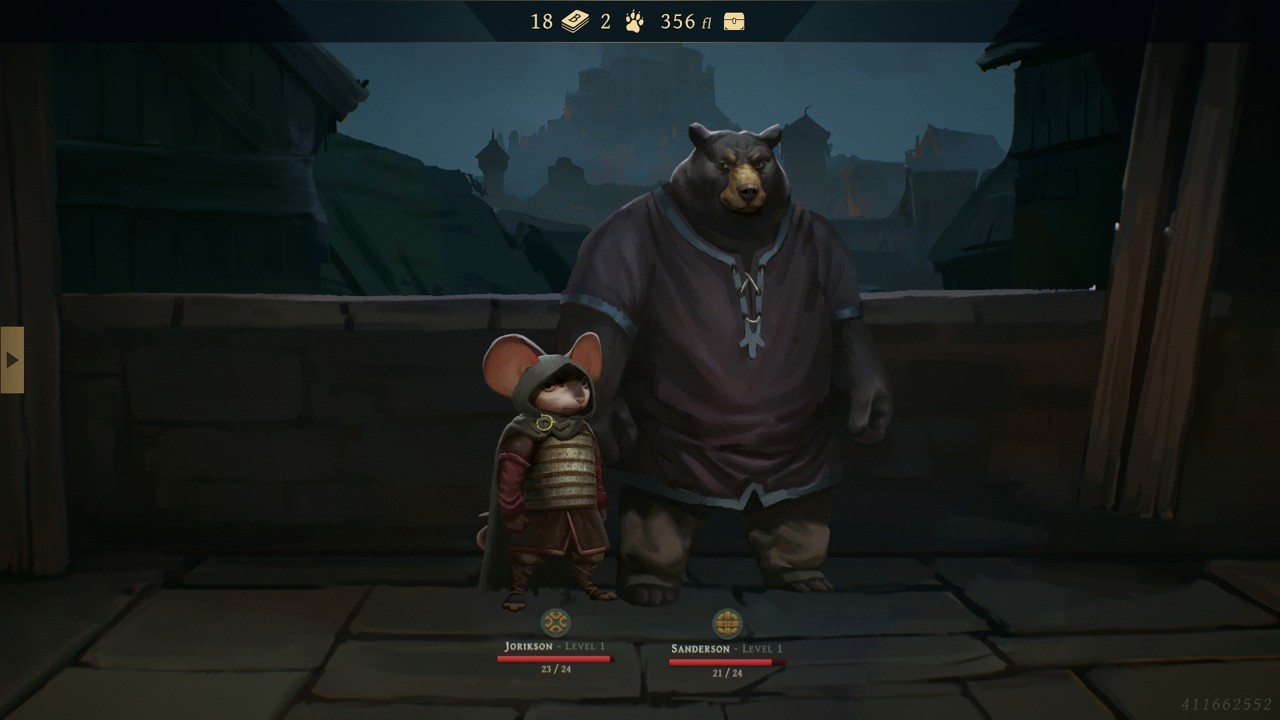1280x720 pixels.
Task: Select Jorikson's class emblem
Action: [554, 623]
